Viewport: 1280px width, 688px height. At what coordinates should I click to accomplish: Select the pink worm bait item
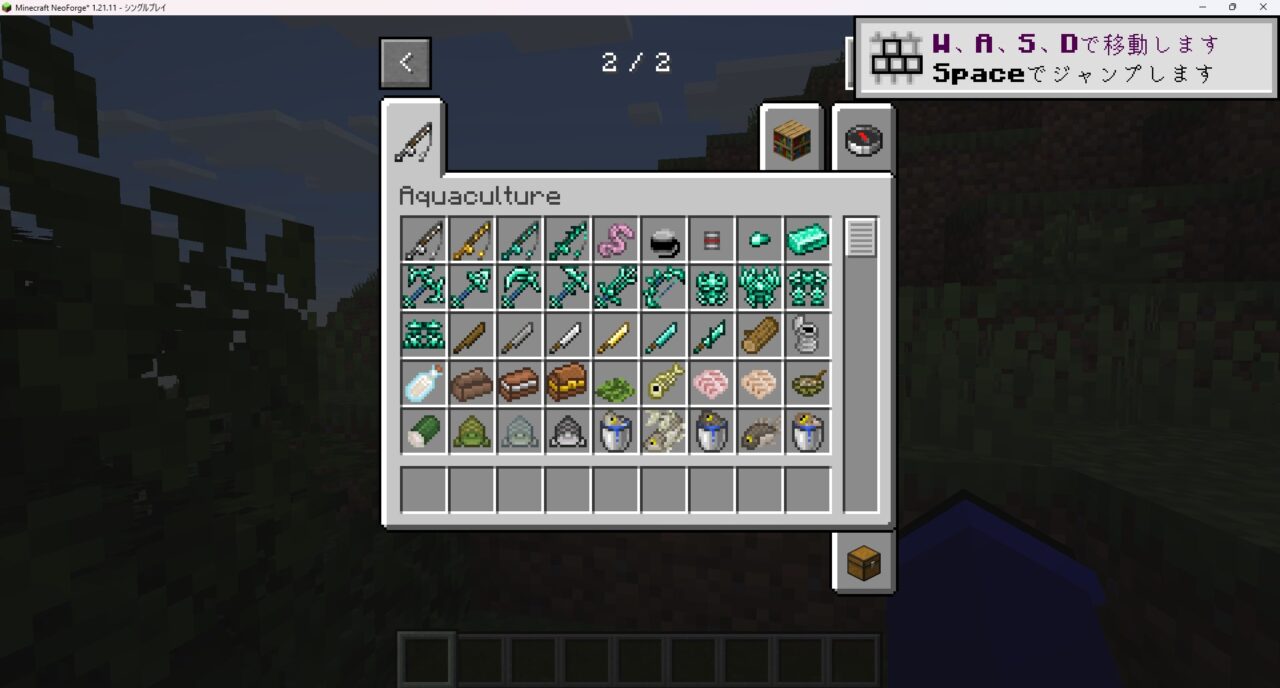click(x=616, y=240)
